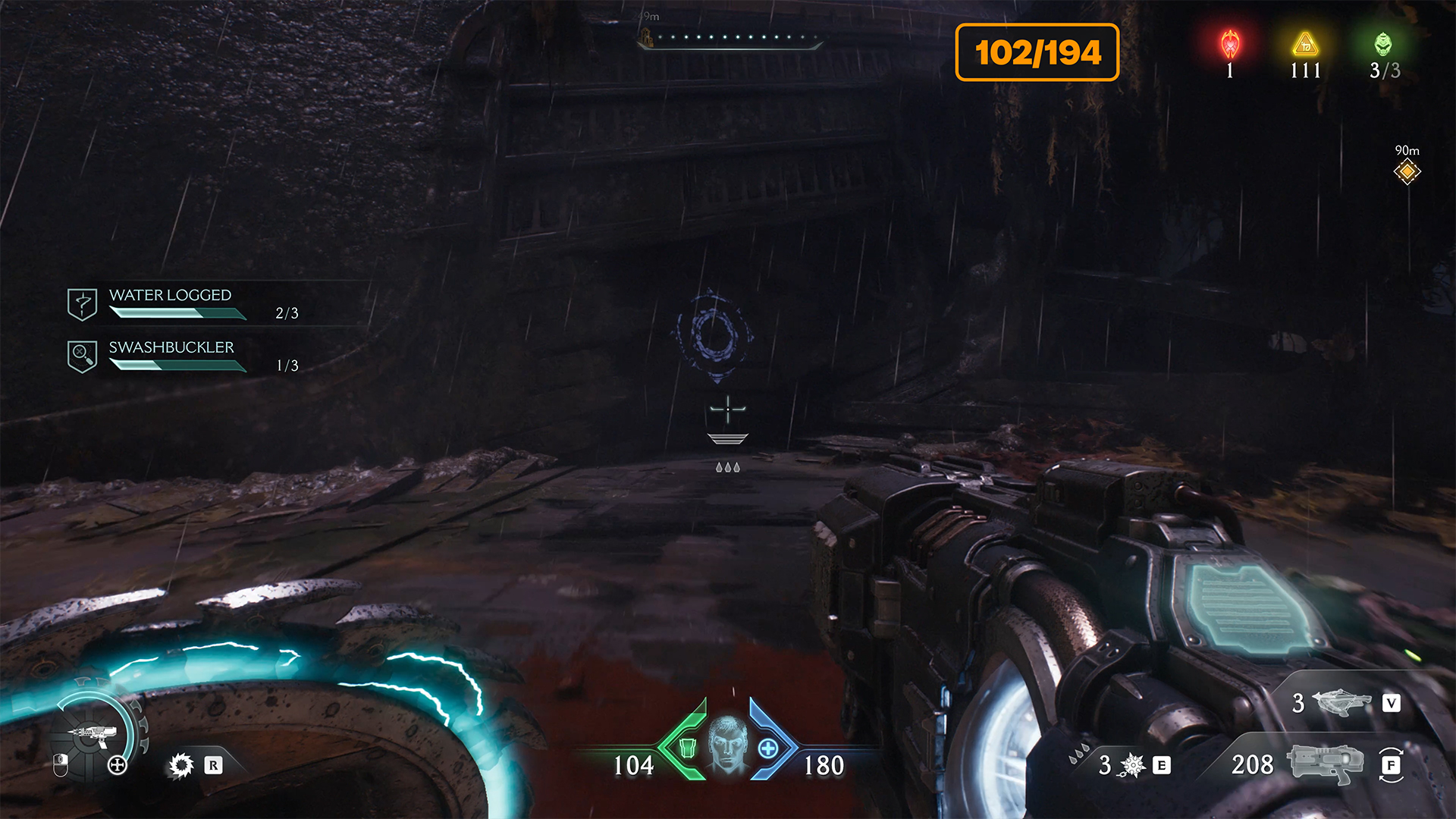Open the weapon wheel gauge icon
Viewport: 1456px width, 819px height.
coord(96,733)
